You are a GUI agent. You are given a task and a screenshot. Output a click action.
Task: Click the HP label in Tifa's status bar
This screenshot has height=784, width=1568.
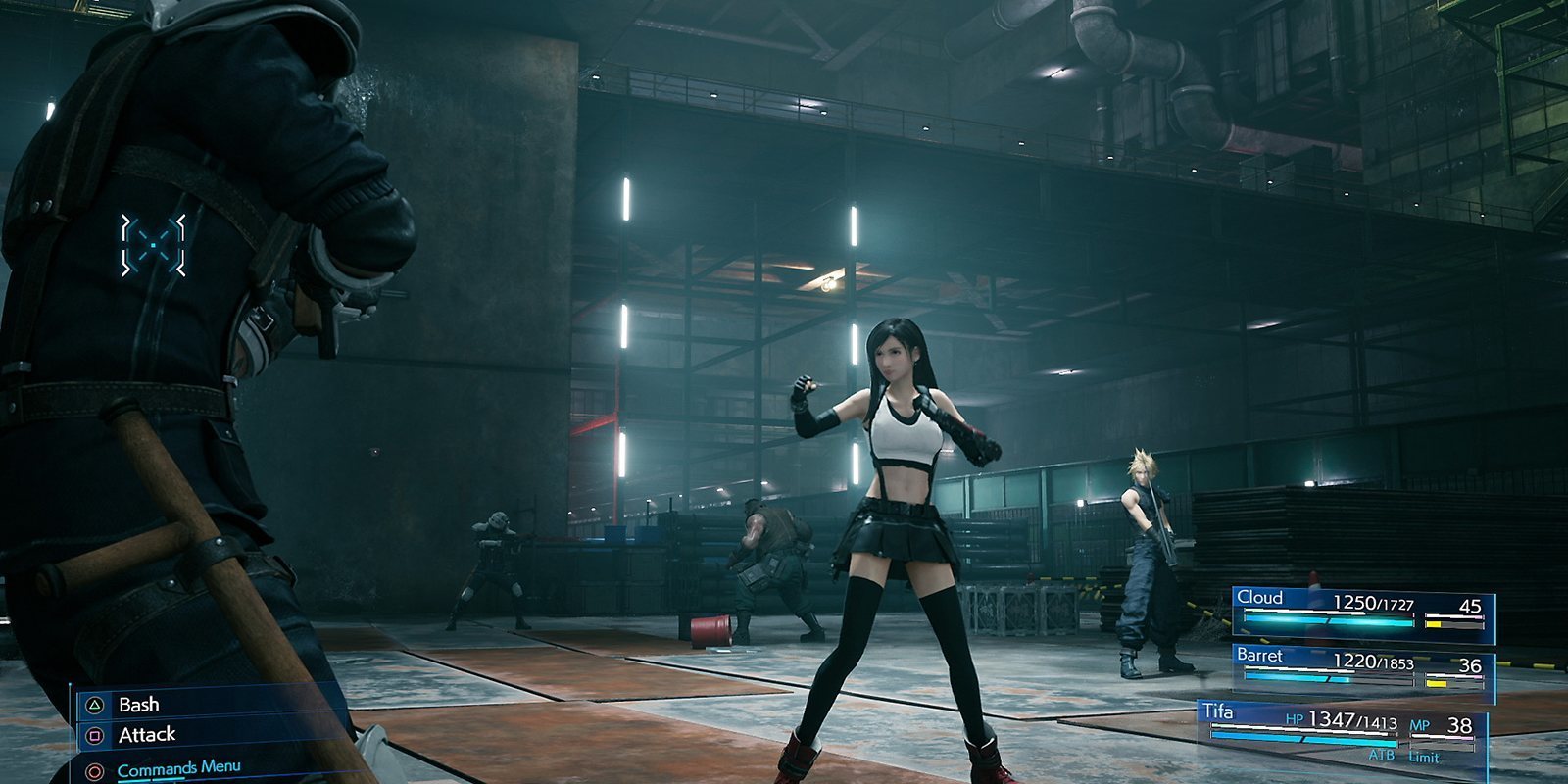(1296, 719)
